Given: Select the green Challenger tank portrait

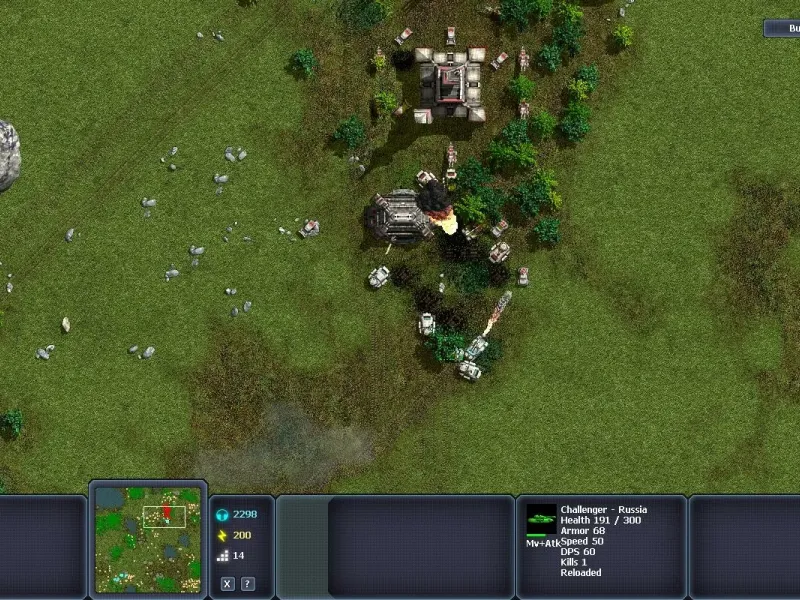Looking at the screenshot, I should pyautogui.click(x=541, y=518).
